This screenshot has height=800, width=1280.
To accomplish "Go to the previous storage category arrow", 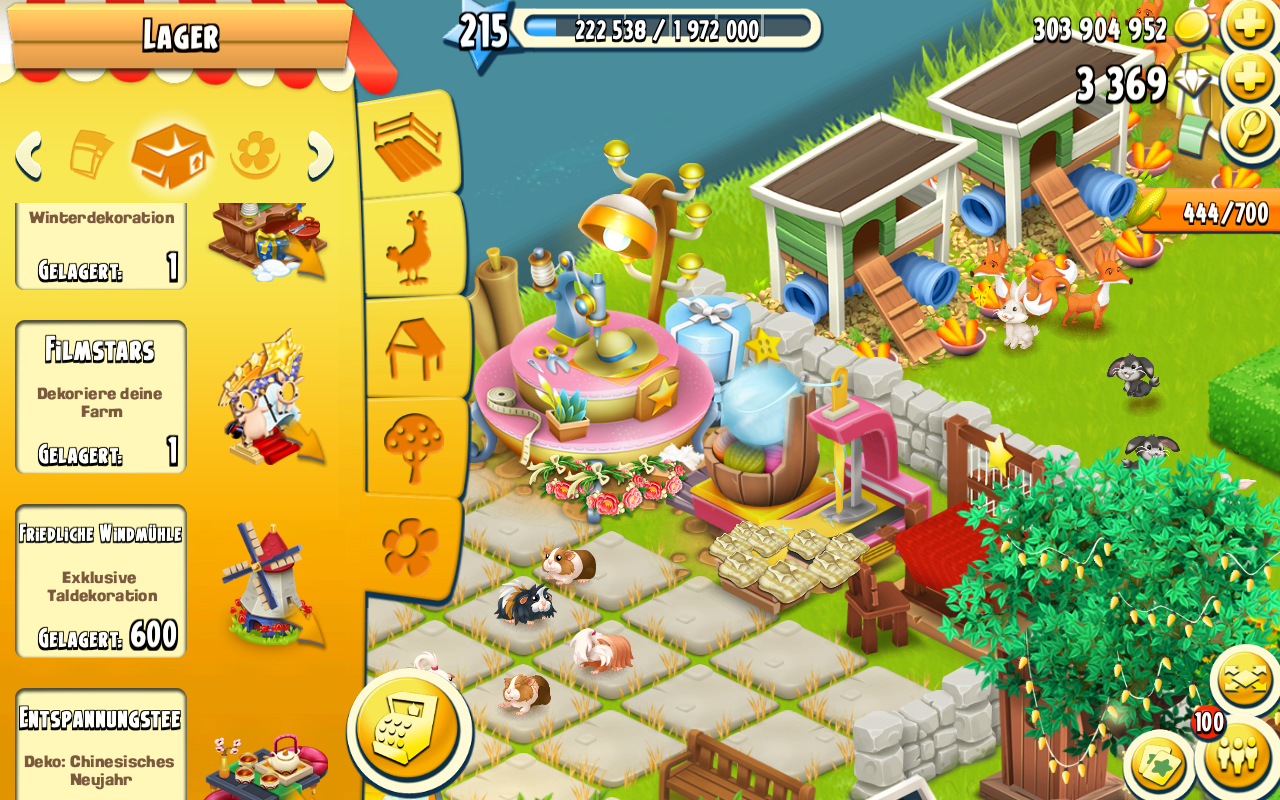I will (x=29, y=155).
